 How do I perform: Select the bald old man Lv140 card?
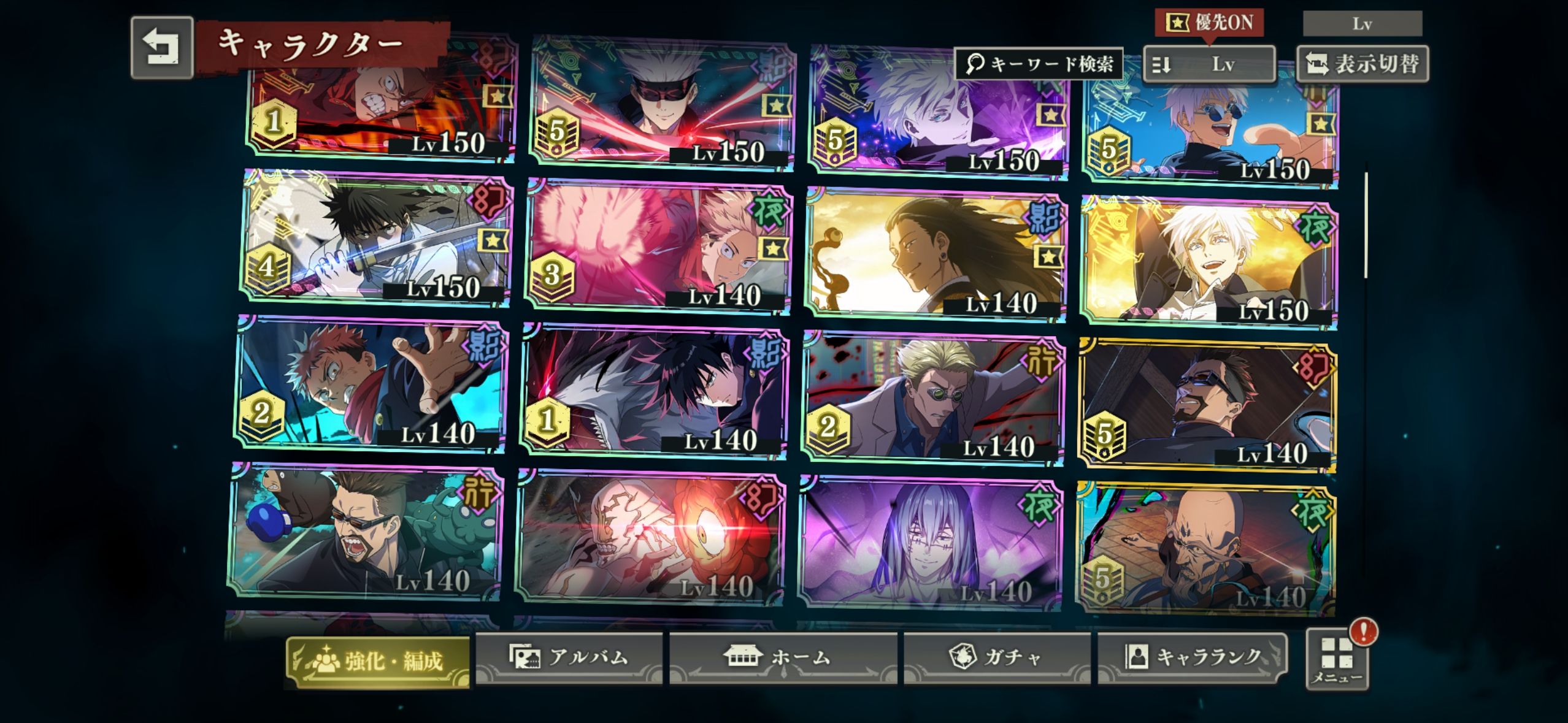(1205, 549)
